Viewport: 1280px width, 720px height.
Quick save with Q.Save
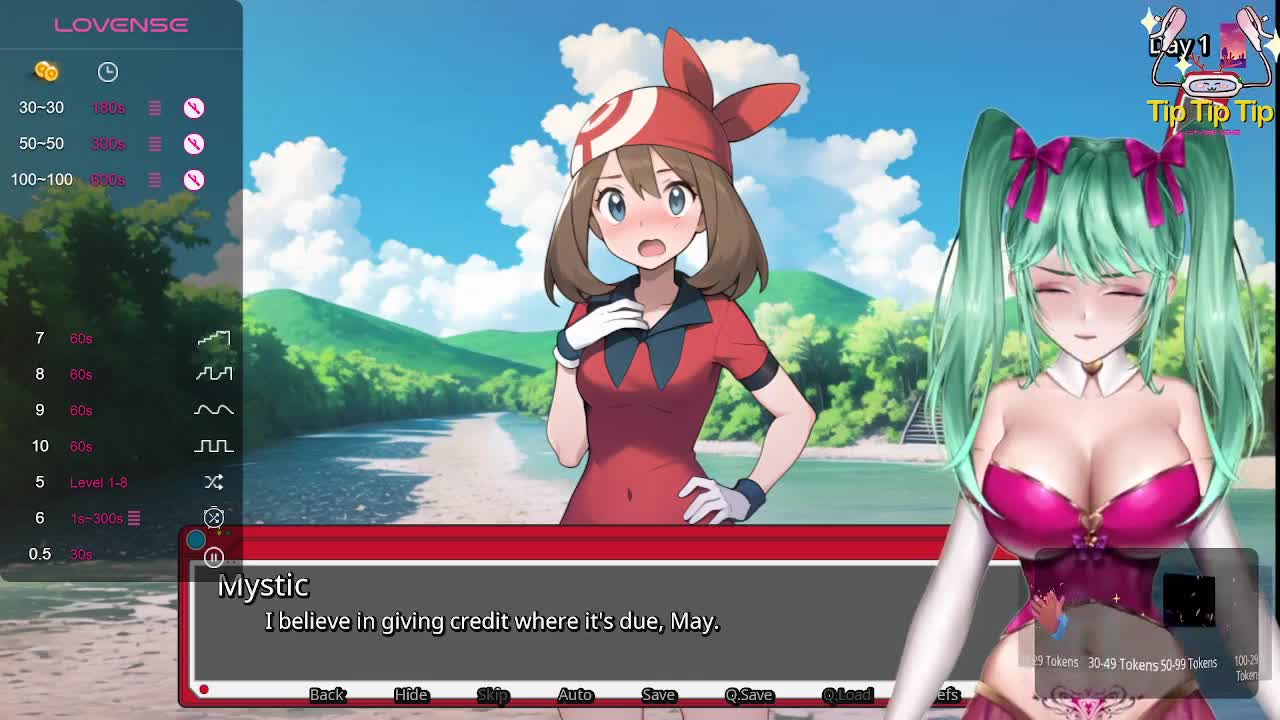(749, 694)
